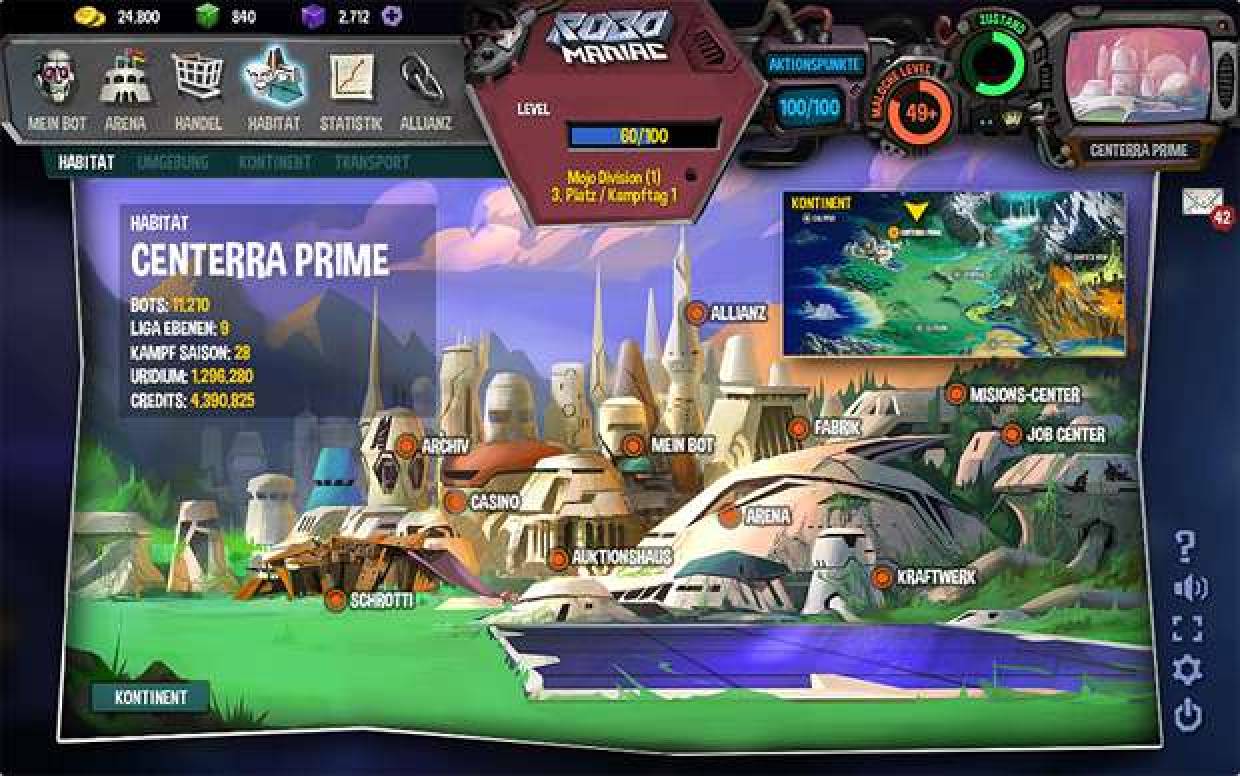
Task: Enter the Auktionshaus location marker
Action: (x=559, y=558)
